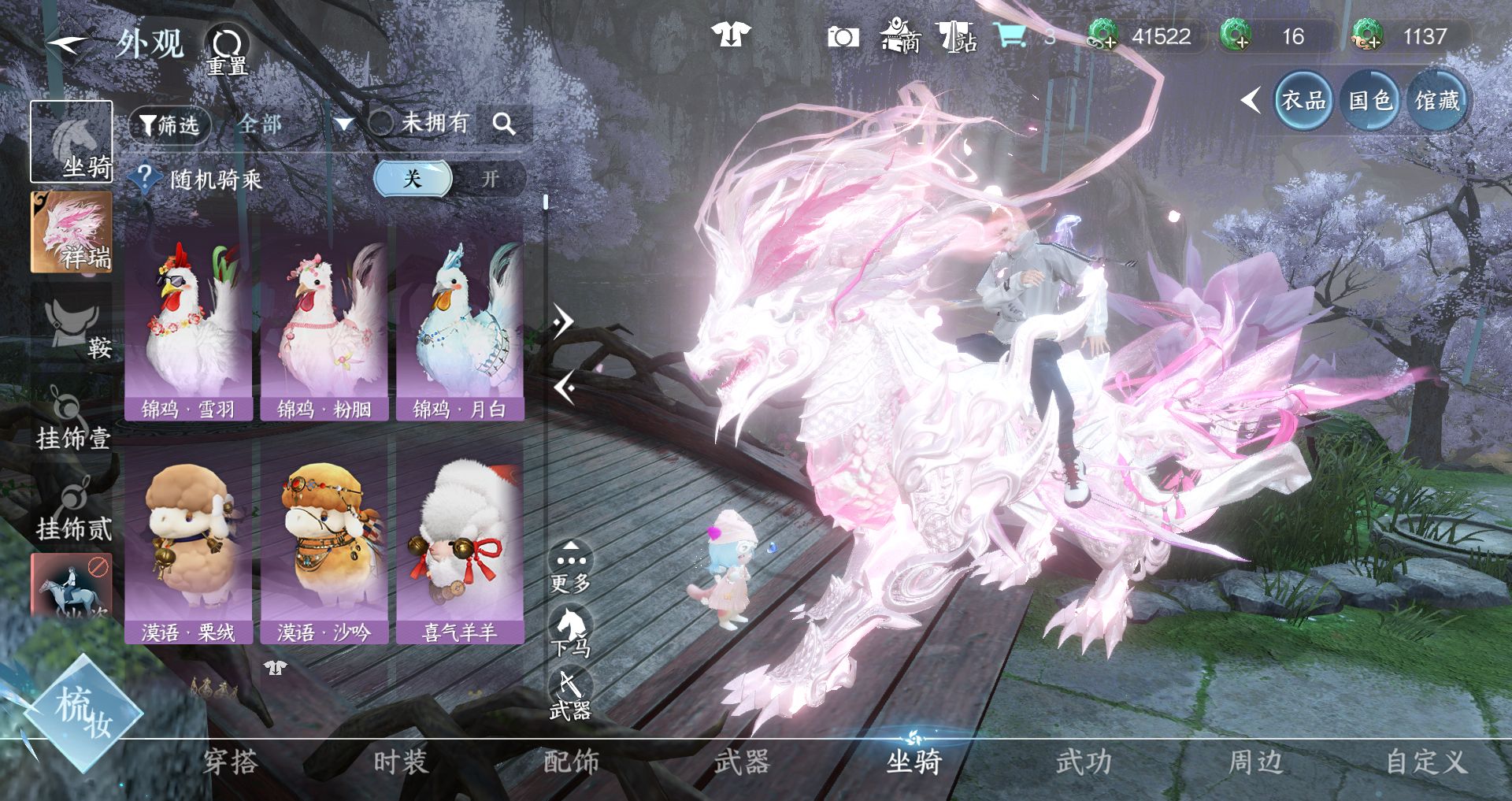Open the 祥瑞 mount category

(72, 232)
